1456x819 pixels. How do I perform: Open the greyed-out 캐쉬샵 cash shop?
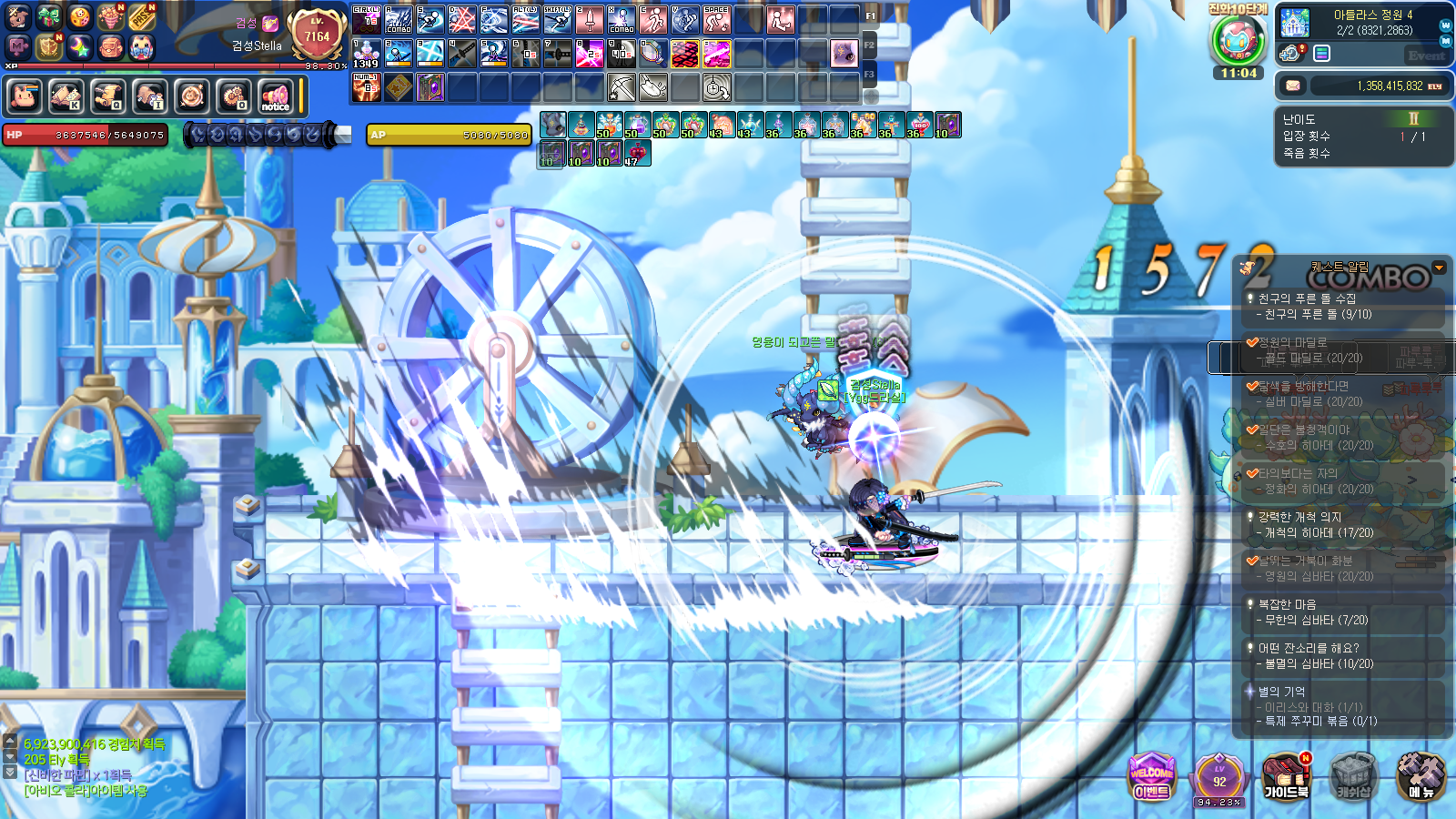tap(1353, 776)
